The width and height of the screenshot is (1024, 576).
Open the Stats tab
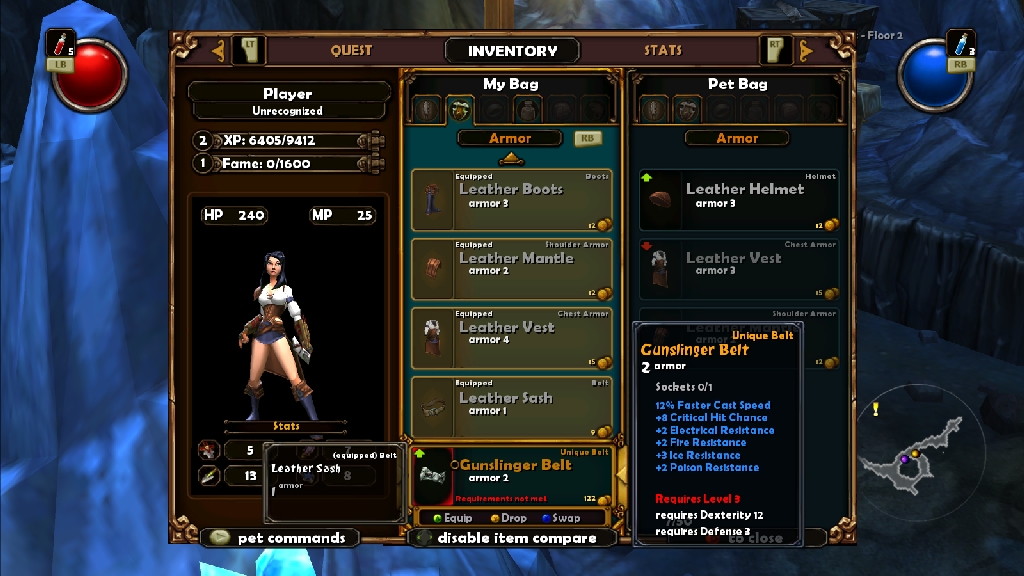pos(663,50)
